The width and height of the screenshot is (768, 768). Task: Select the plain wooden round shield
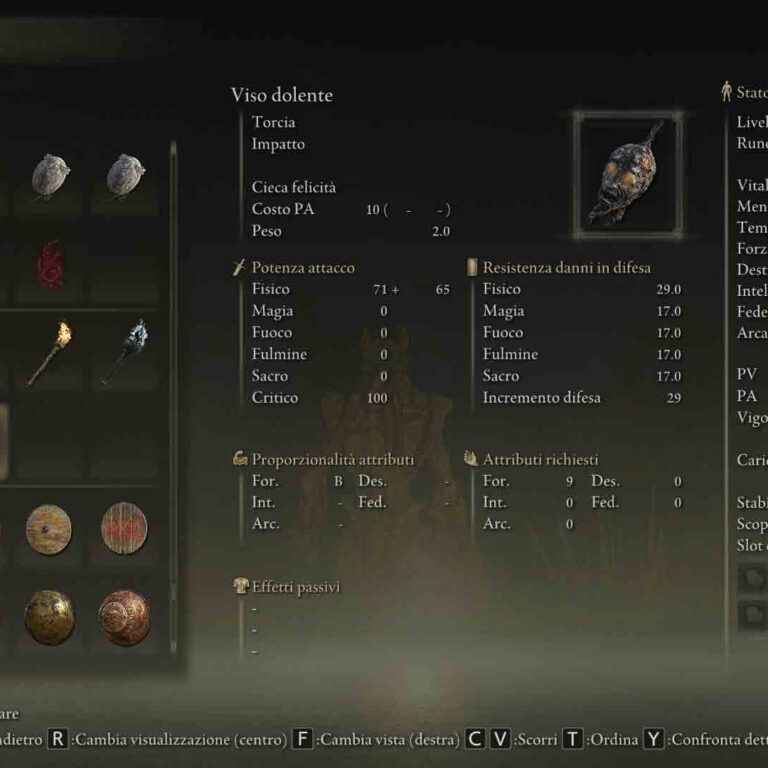point(49,527)
